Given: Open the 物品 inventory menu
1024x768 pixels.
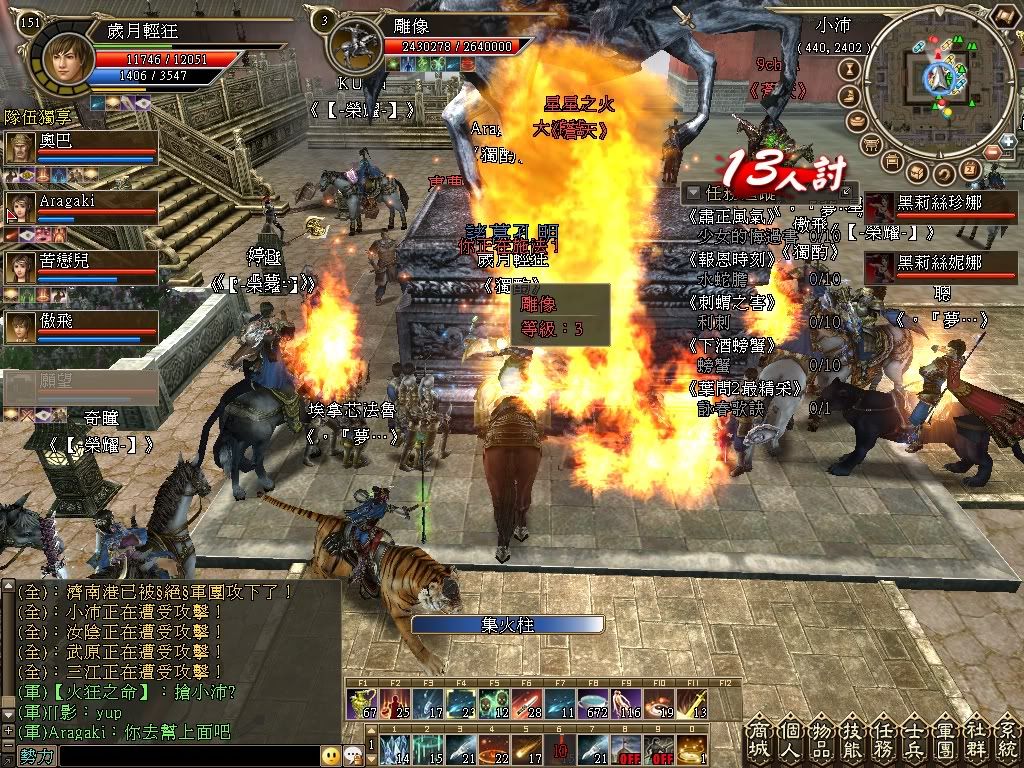Looking at the screenshot, I should coord(819,741).
